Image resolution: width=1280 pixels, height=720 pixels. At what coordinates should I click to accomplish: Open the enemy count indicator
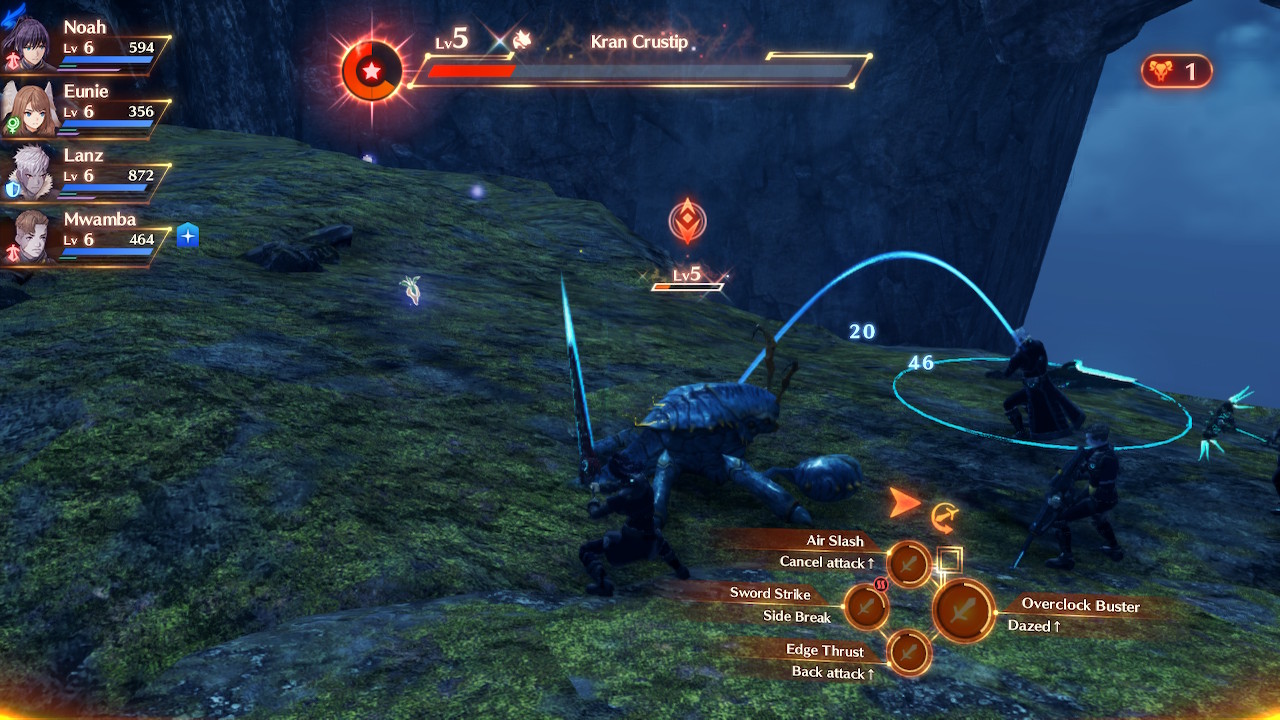coord(1176,71)
